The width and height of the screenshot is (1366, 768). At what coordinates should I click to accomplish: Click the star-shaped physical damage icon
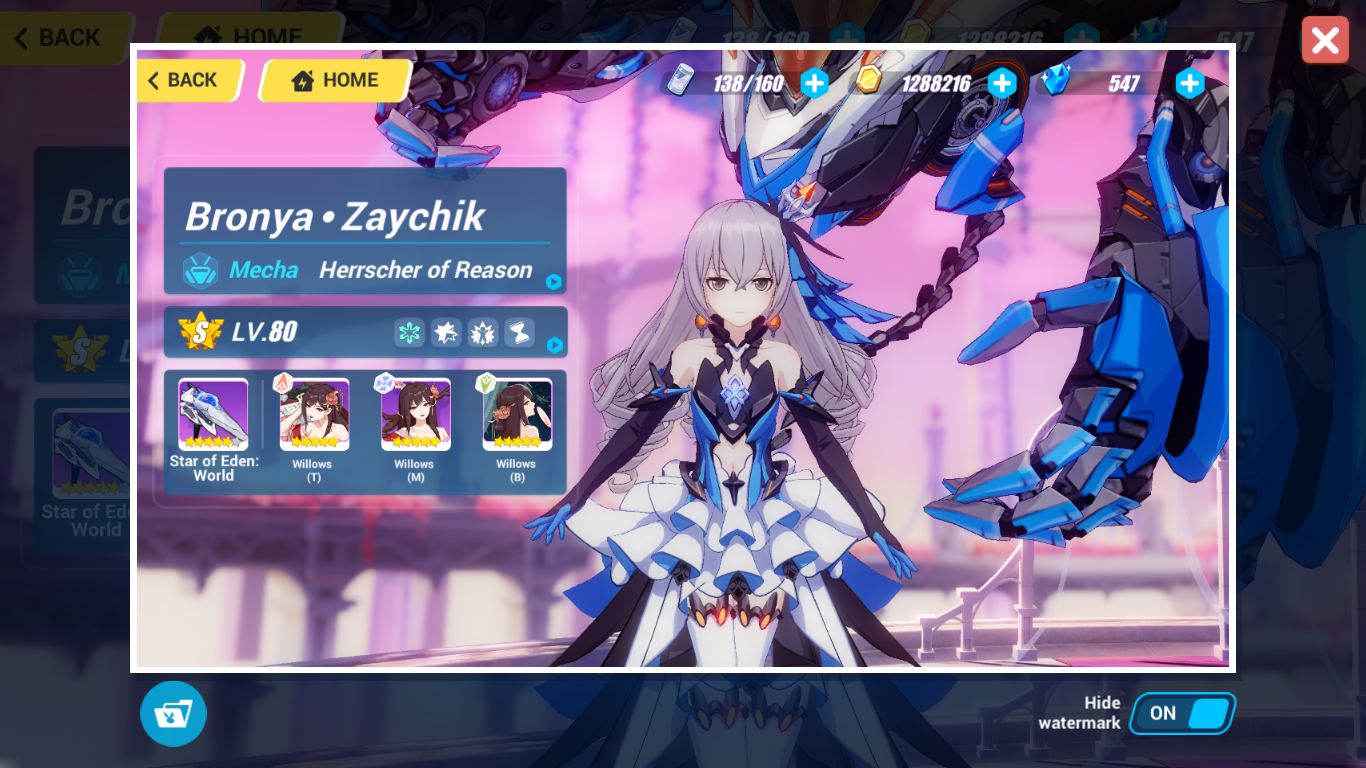coord(446,332)
